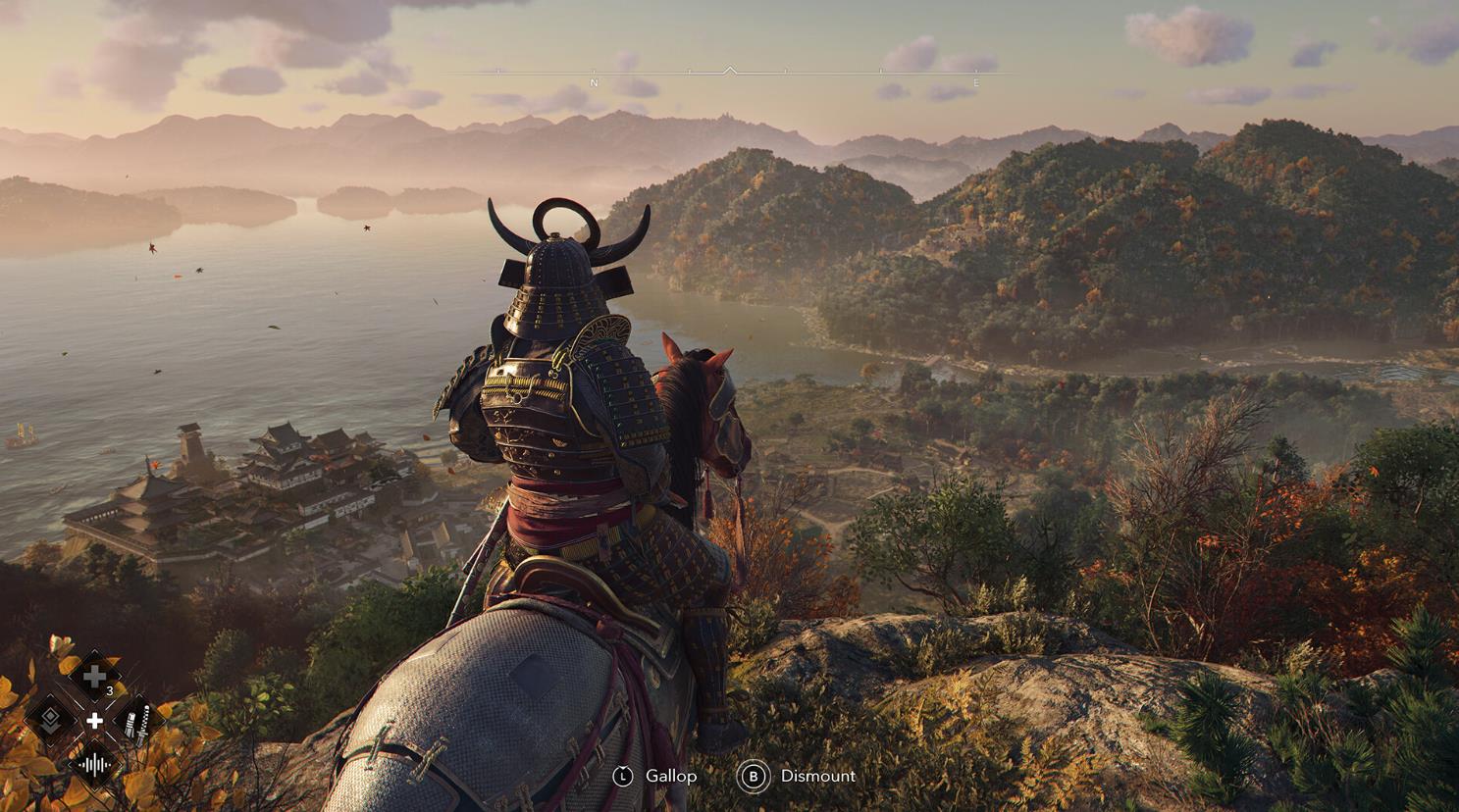Image resolution: width=1459 pixels, height=812 pixels.
Task: Click the compass bar heading marker
Action: [x=729, y=71]
